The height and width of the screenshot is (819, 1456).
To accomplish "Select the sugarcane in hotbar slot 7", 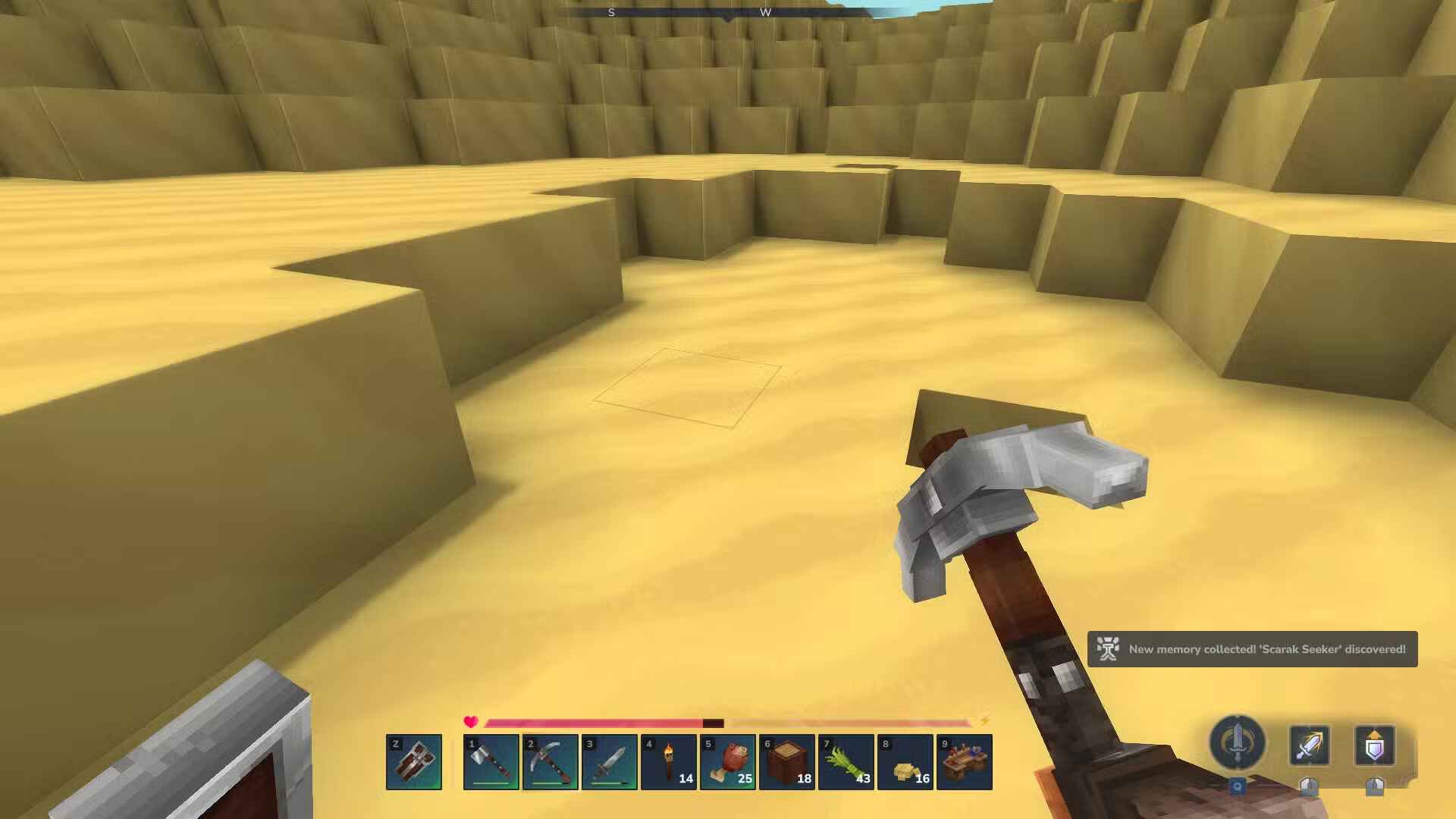I will click(x=848, y=762).
